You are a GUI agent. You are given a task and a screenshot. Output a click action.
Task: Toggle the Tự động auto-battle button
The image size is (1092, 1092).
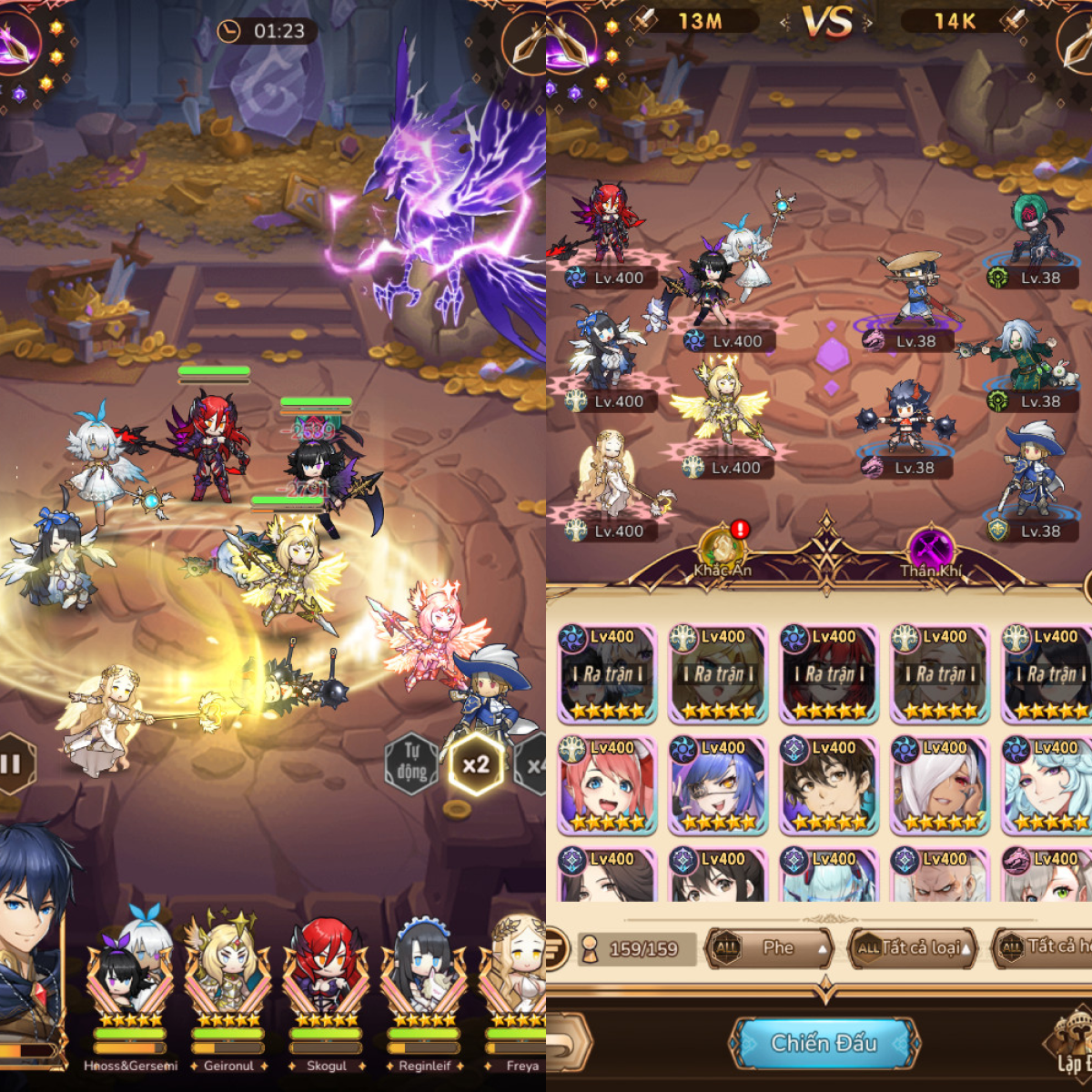[411, 763]
